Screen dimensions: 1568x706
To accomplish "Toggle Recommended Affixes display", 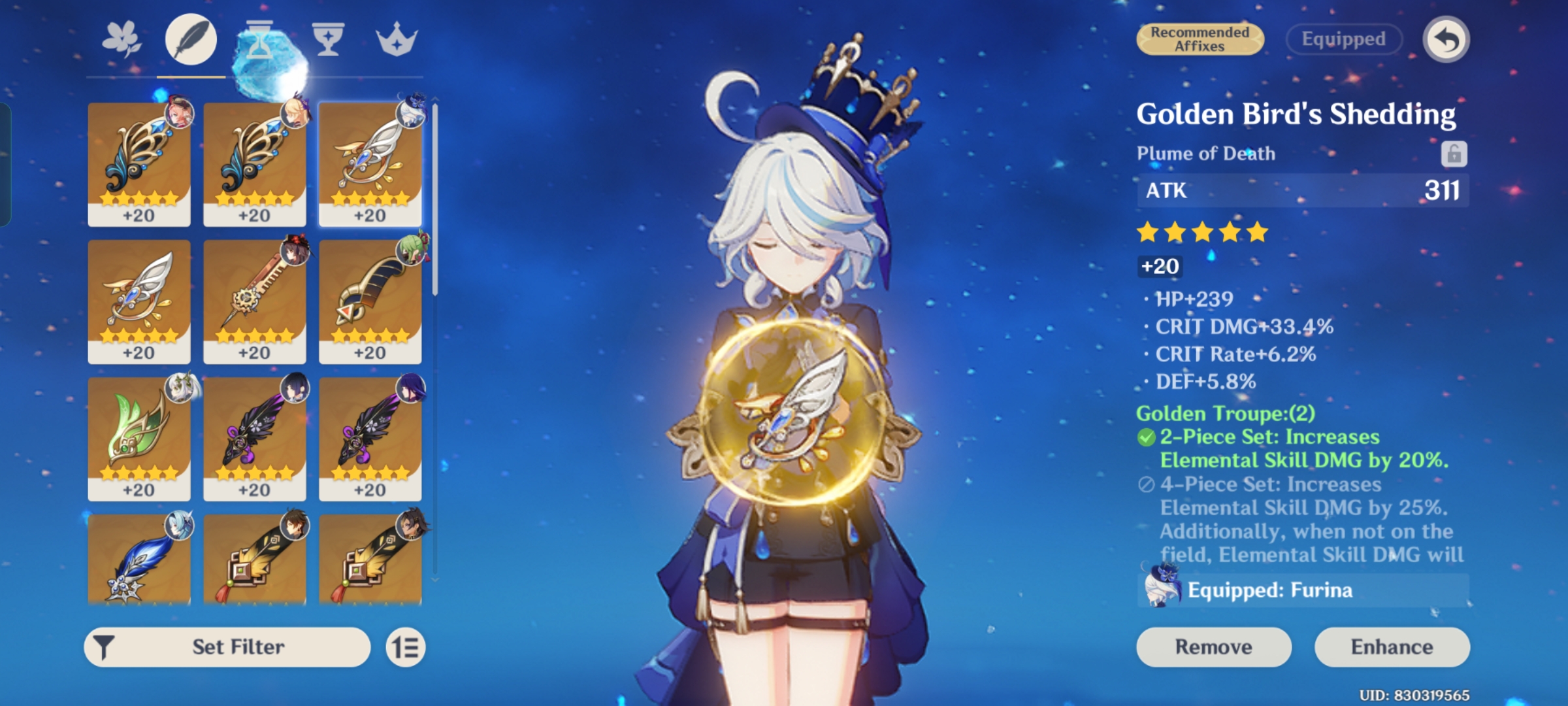I will point(1201,40).
